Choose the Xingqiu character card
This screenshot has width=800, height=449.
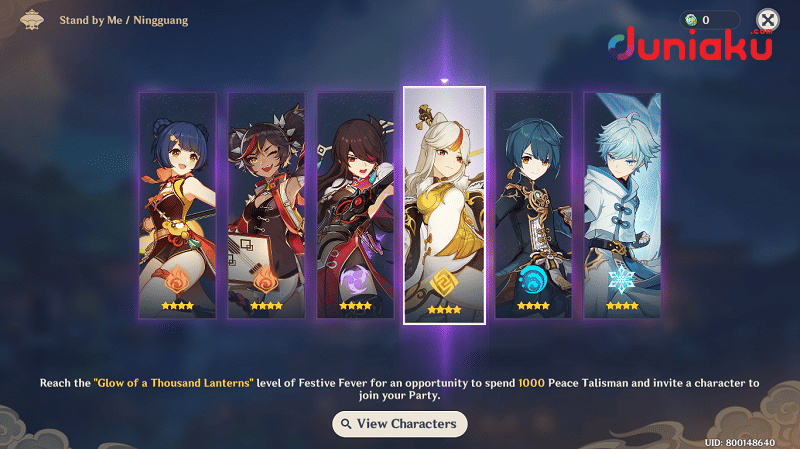pyautogui.click(x=533, y=205)
